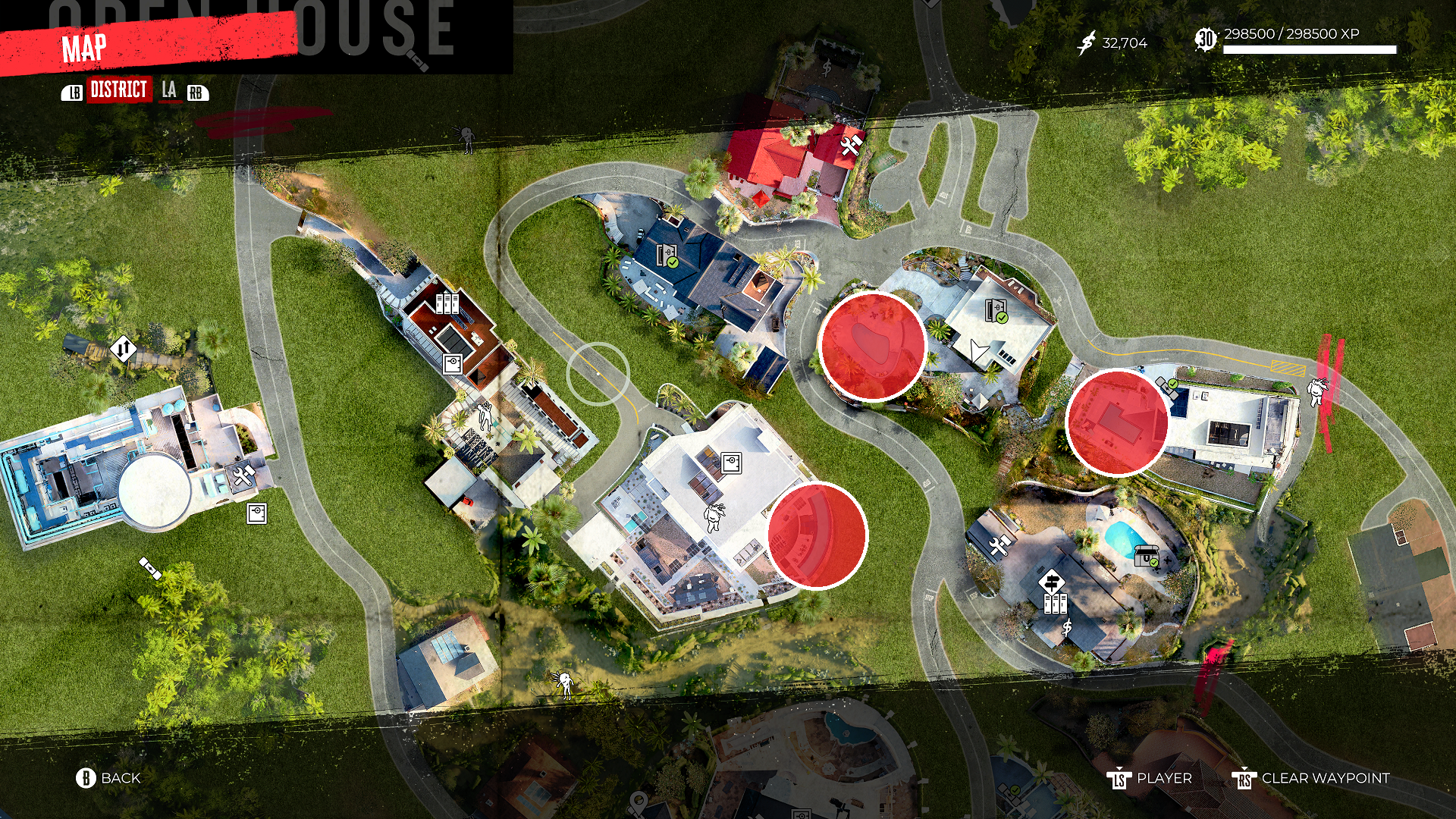Select the signpost diamond map marker
Screen dimensions: 1456x819
point(1051,582)
